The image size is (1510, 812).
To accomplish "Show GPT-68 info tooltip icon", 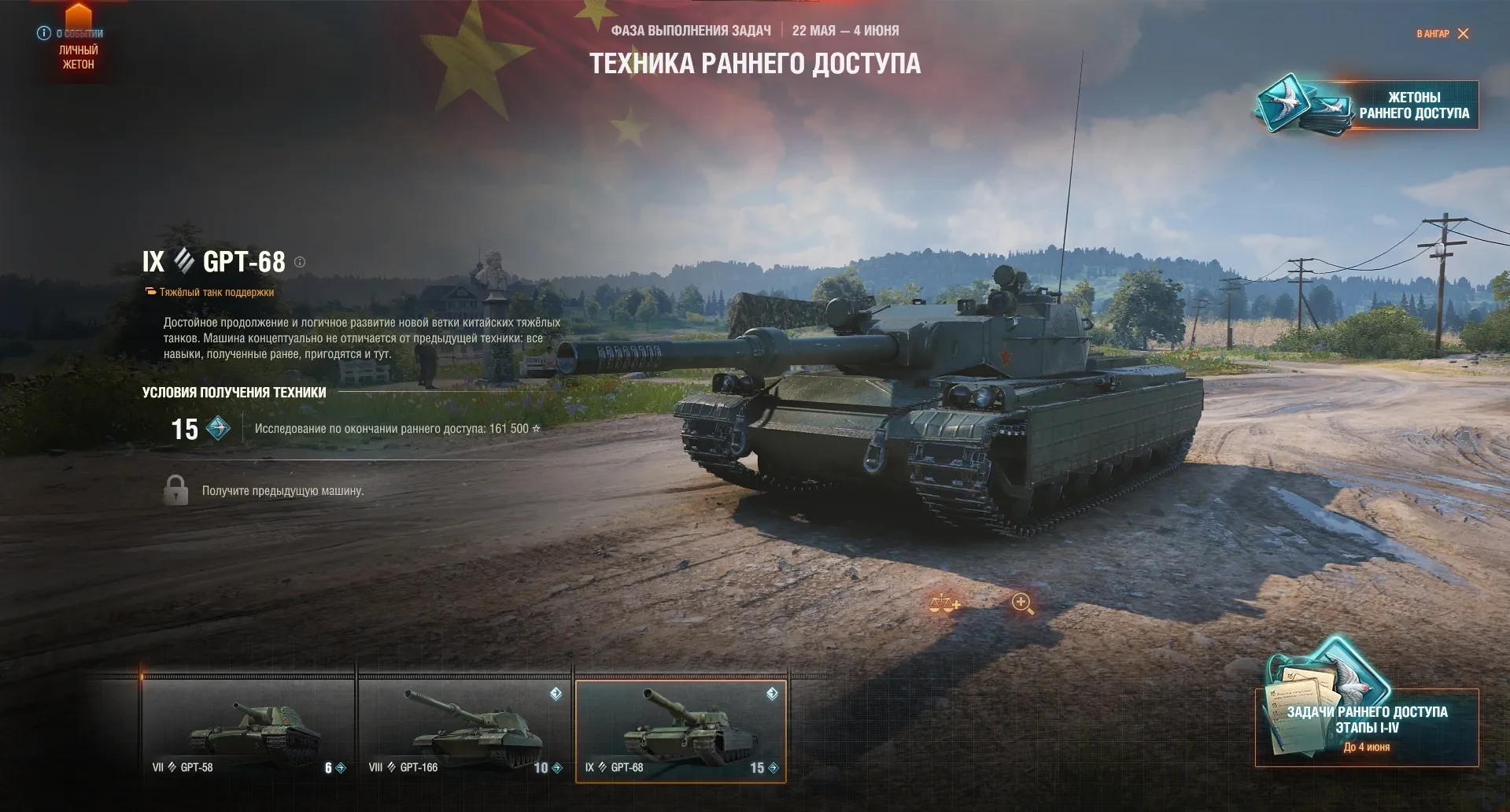I will tap(300, 262).
